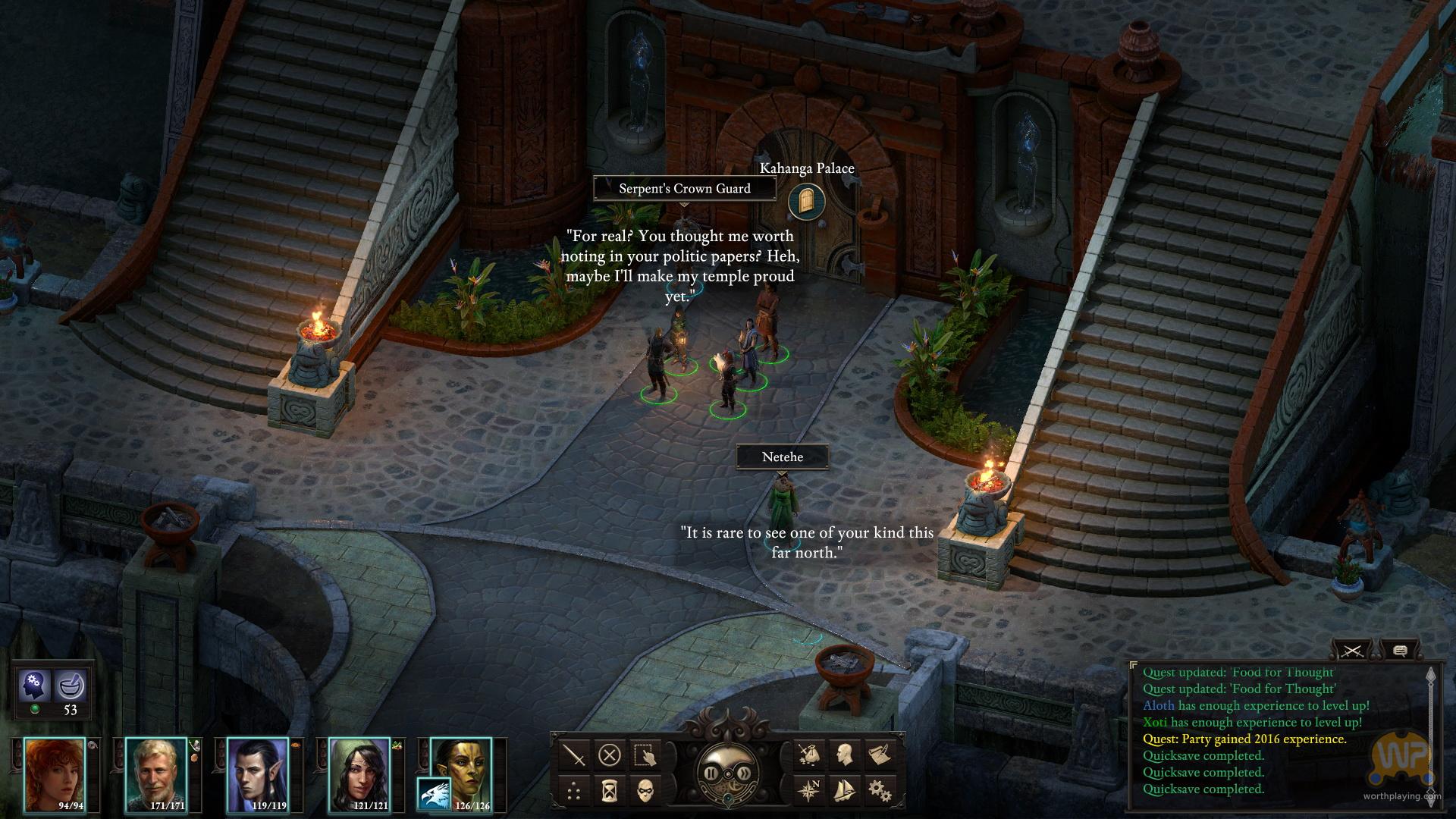The image size is (1456, 819).
Task: Click the sword attack button
Action: (x=574, y=755)
